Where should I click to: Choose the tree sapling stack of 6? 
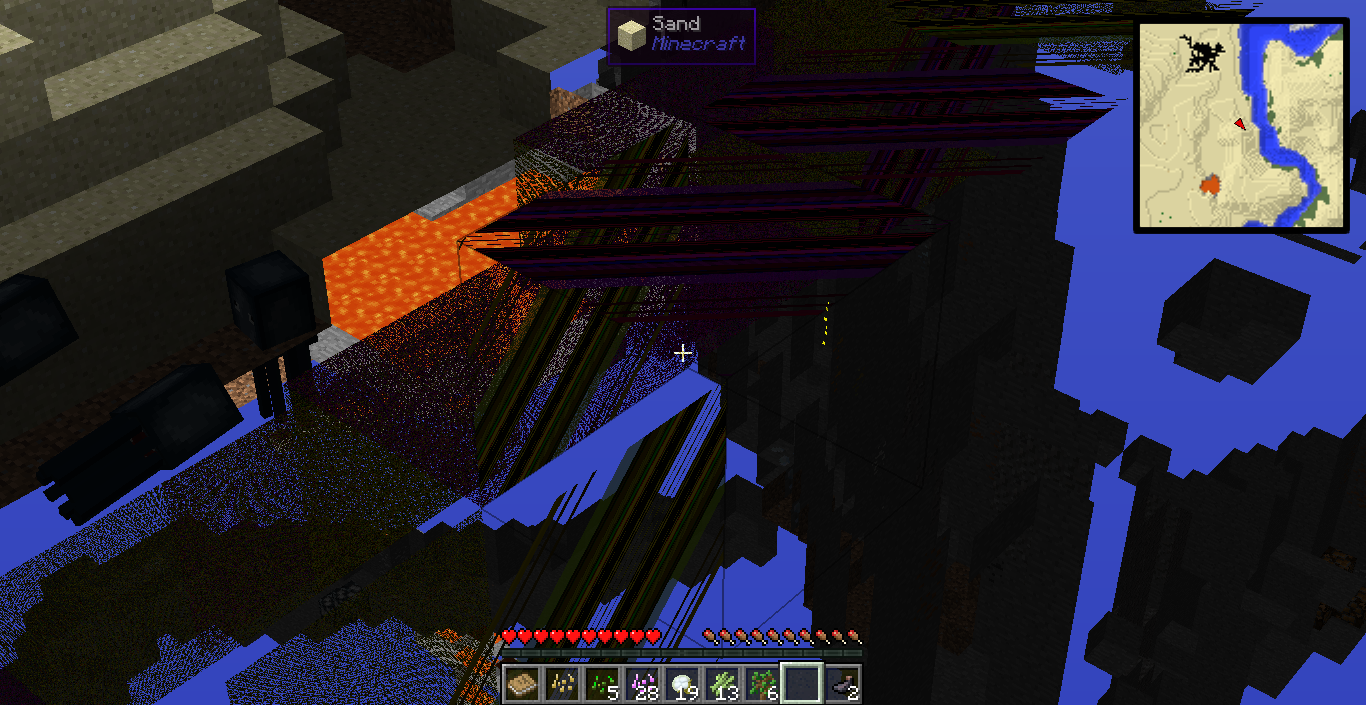[x=761, y=684]
